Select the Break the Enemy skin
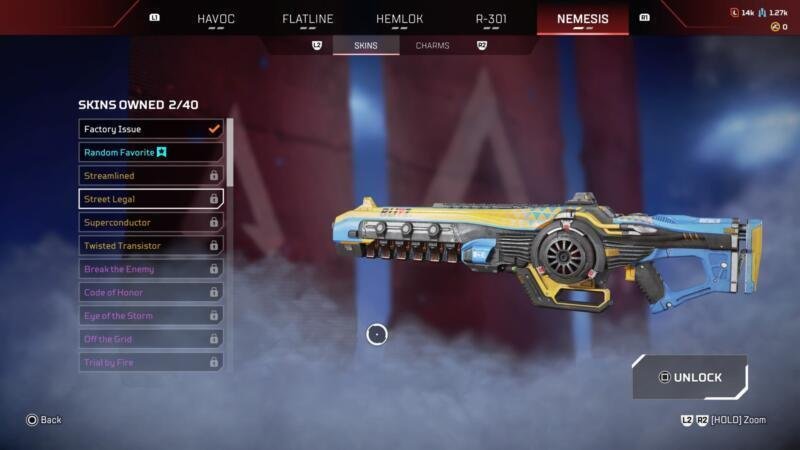Image resolution: width=800 pixels, height=450 pixels. (151, 269)
